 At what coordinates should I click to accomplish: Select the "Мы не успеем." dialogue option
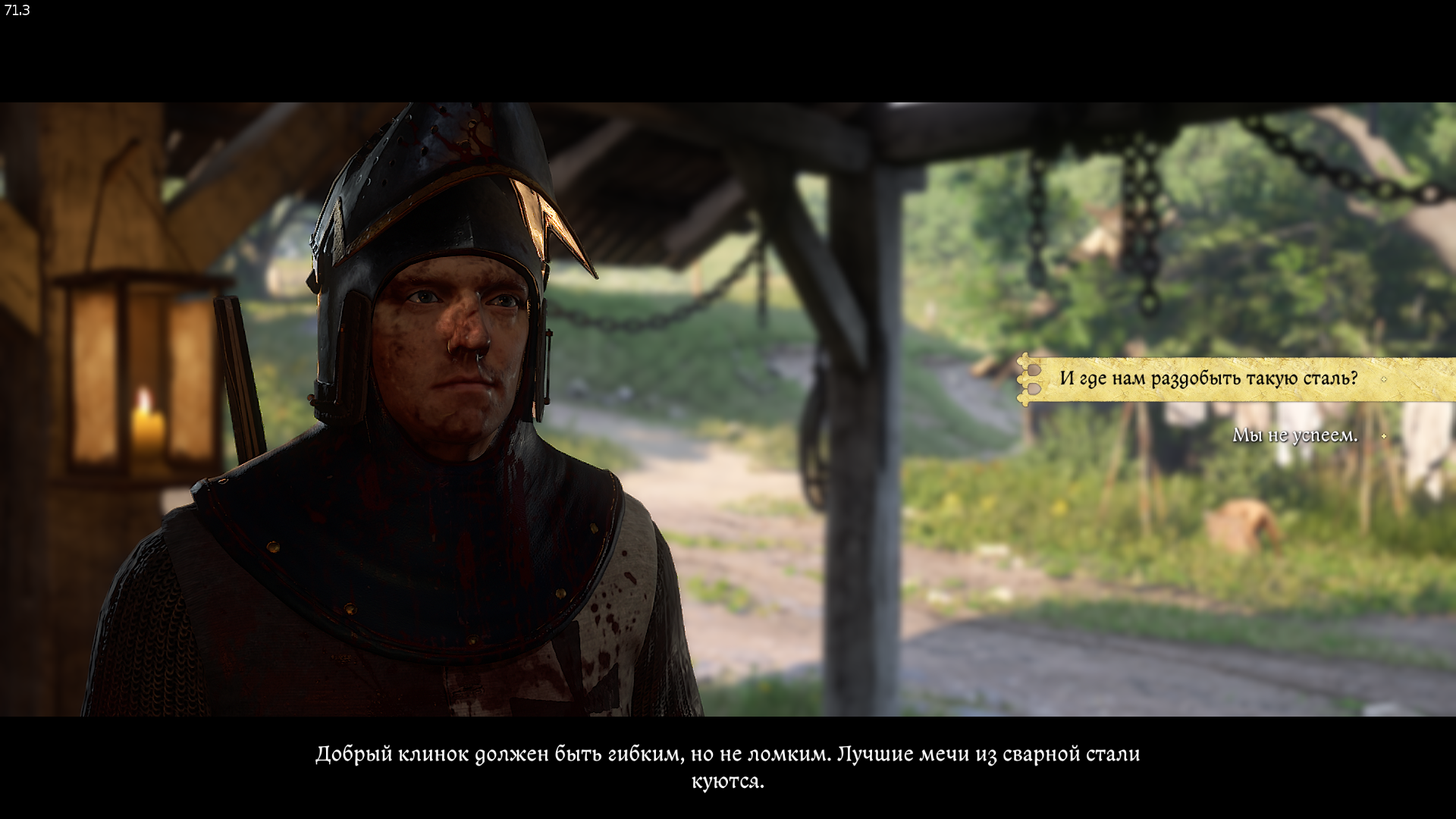(1294, 435)
